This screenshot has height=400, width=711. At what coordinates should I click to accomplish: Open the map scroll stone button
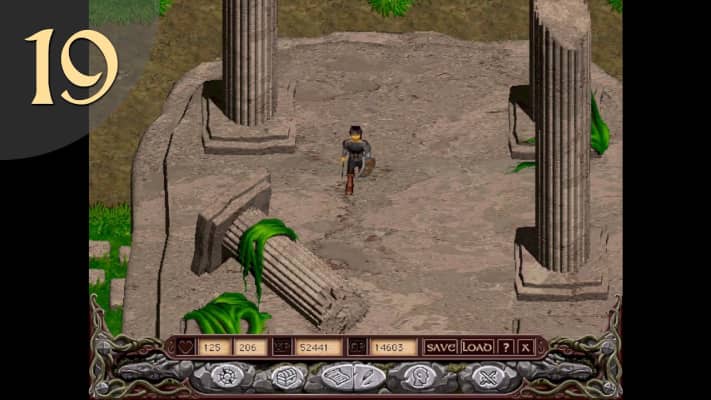[x=336, y=377]
